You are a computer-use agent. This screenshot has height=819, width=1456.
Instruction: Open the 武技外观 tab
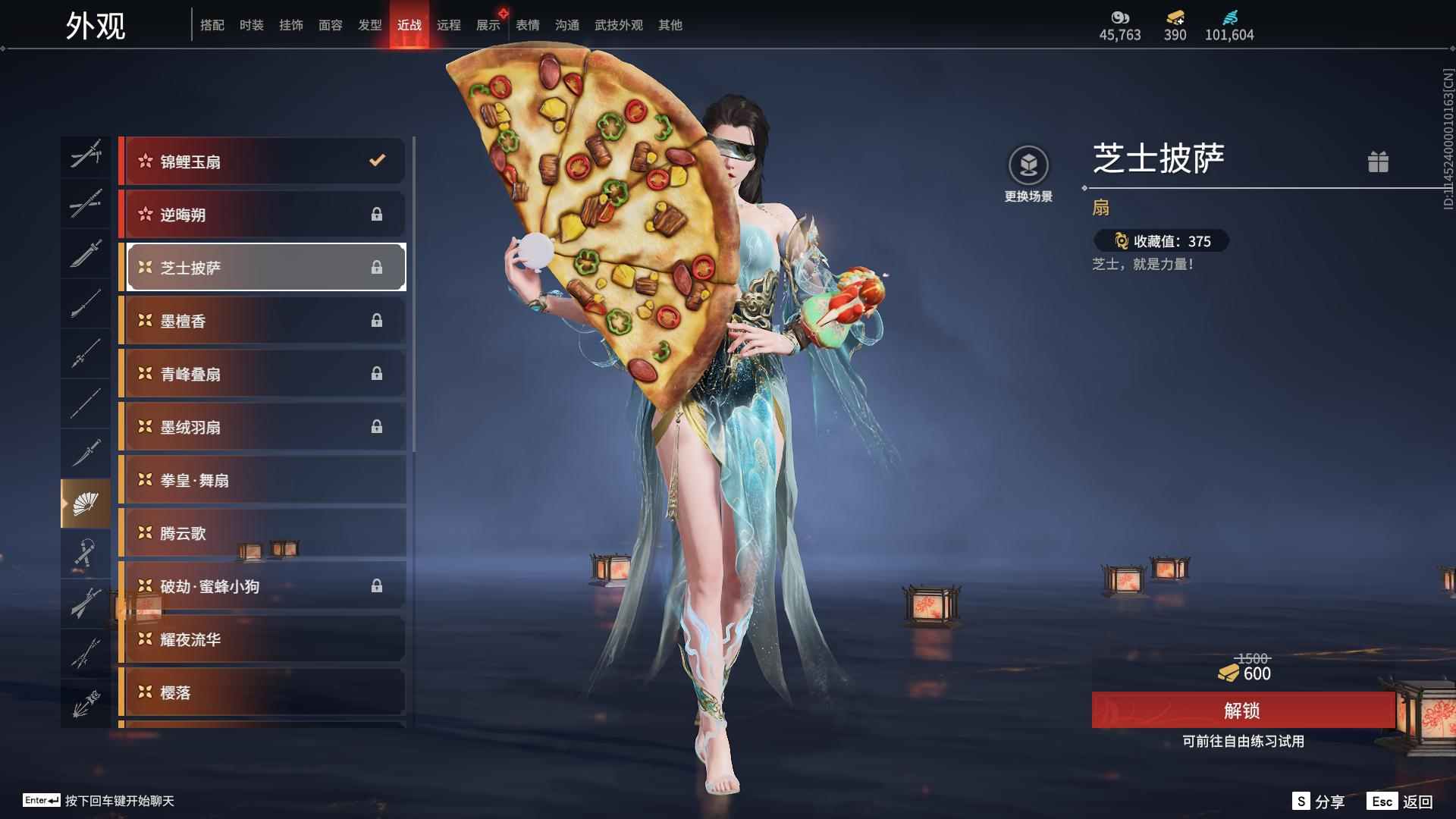[x=618, y=25]
